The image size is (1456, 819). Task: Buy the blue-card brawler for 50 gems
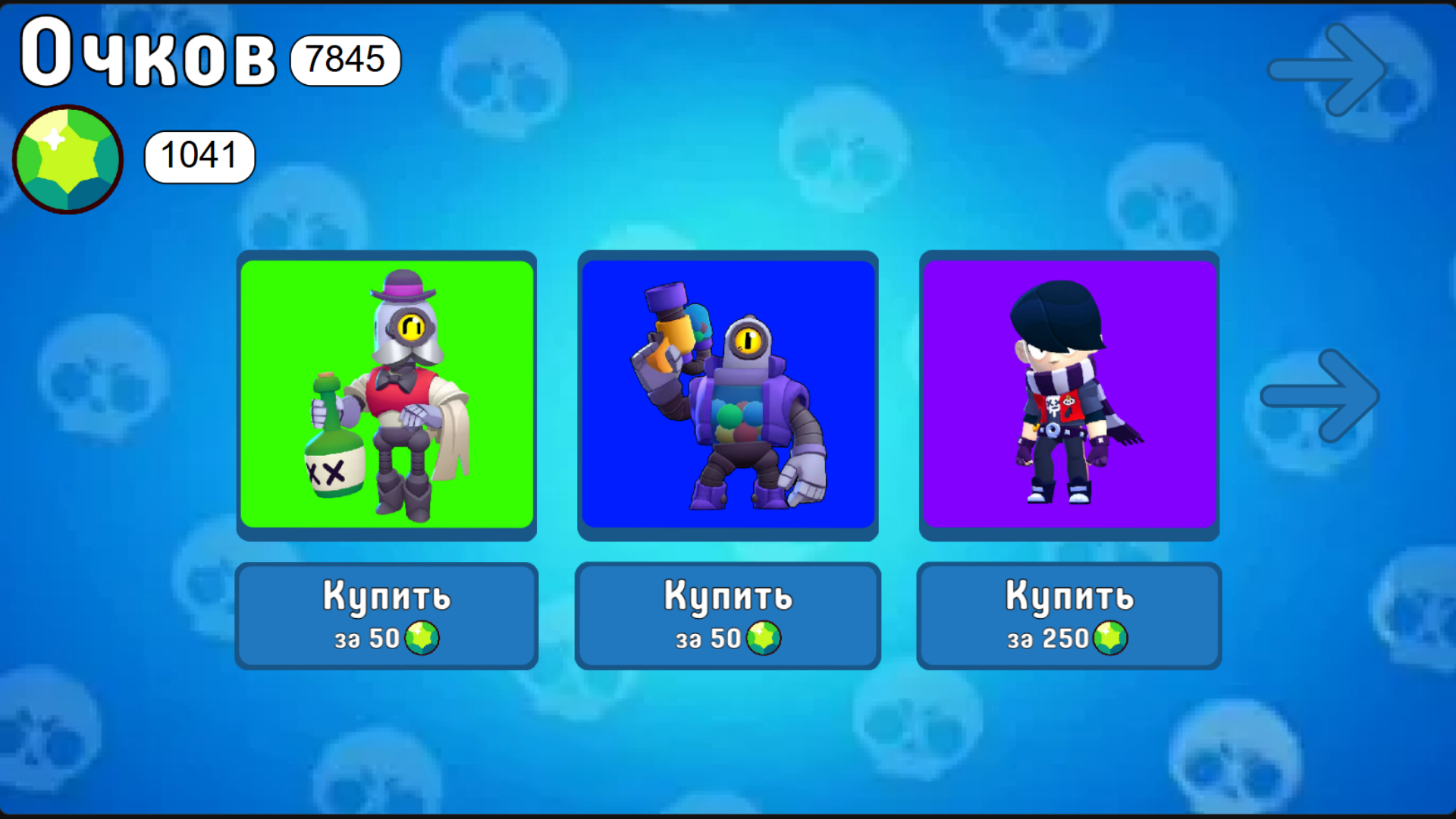tap(728, 614)
